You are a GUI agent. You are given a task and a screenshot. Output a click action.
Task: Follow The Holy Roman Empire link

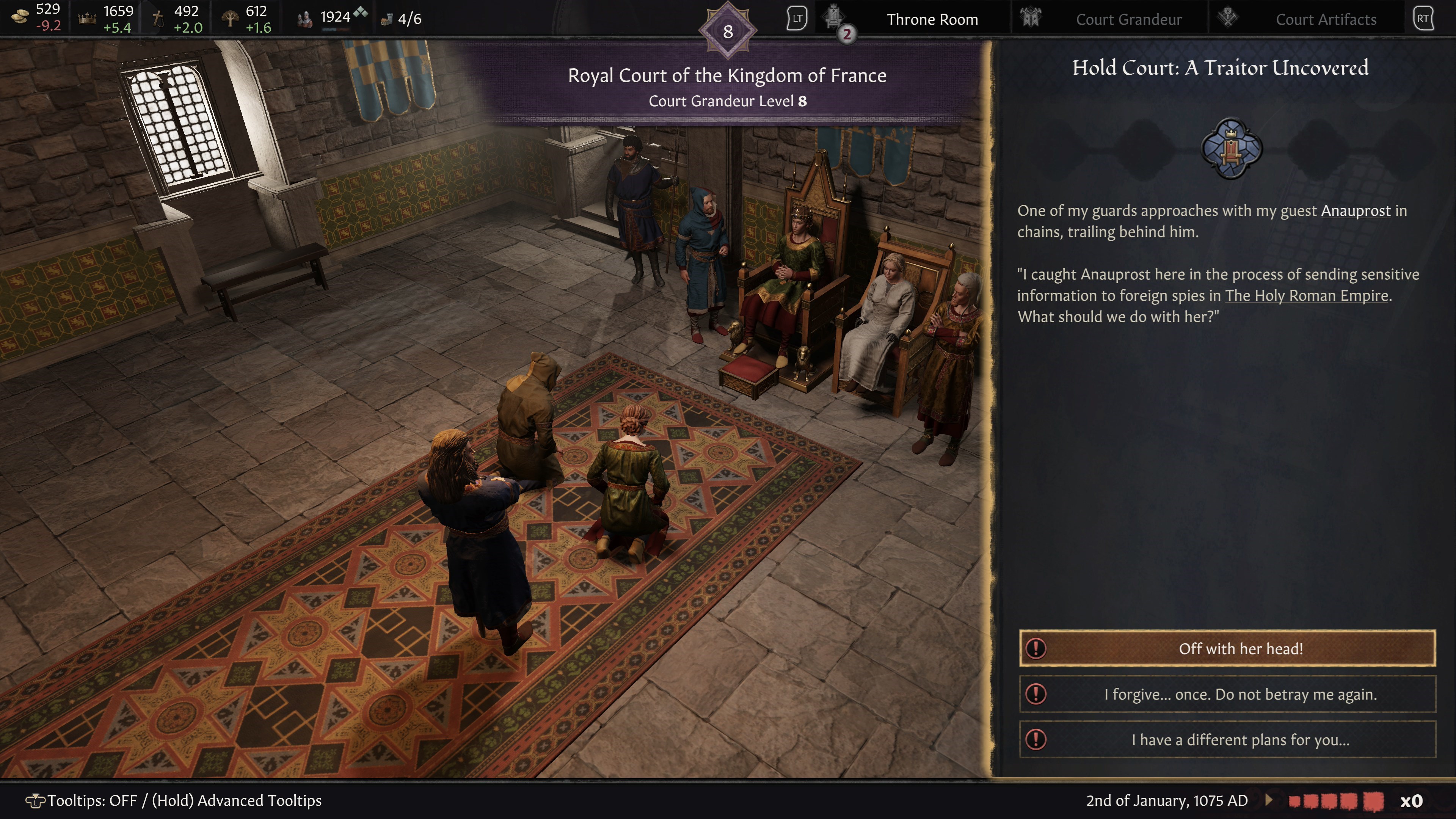pyautogui.click(x=1306, y=296)
